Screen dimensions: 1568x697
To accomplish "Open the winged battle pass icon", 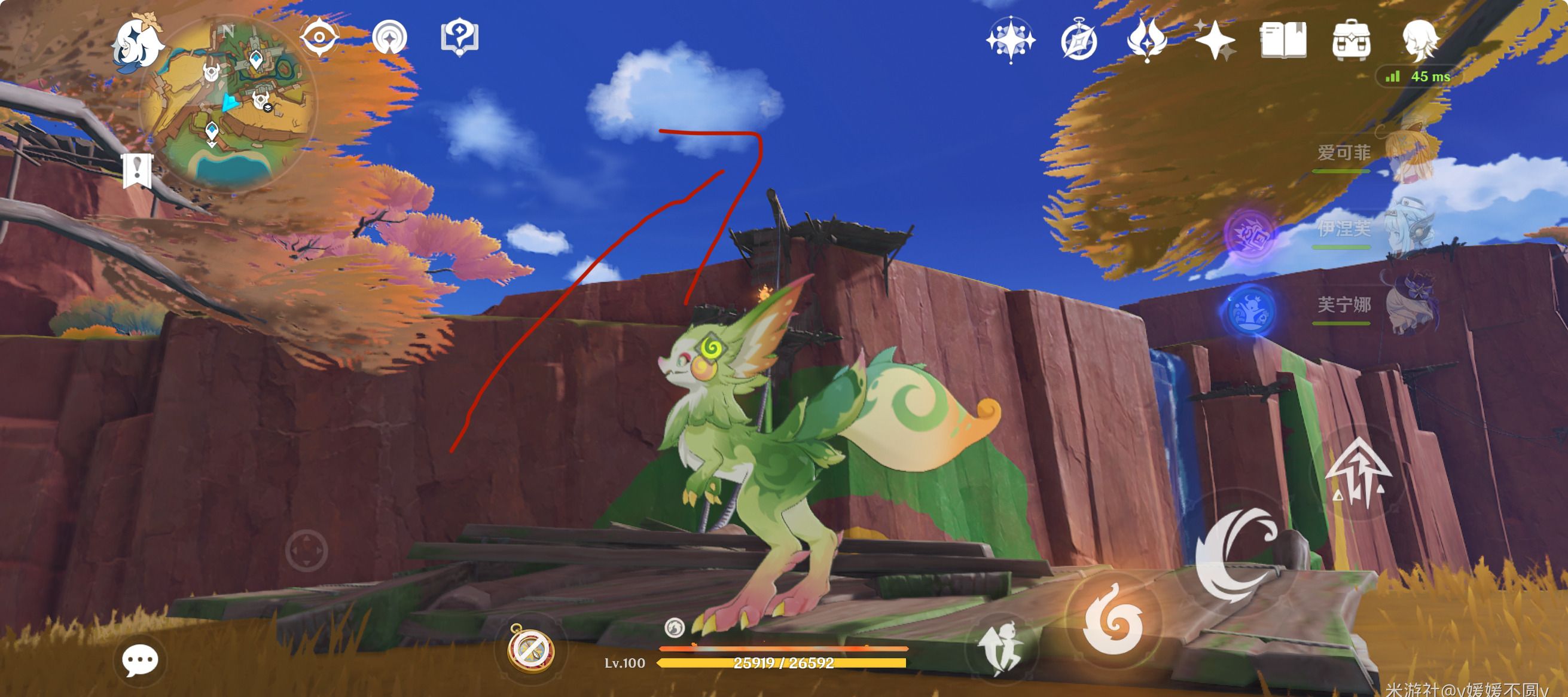I will point(1147,40).
